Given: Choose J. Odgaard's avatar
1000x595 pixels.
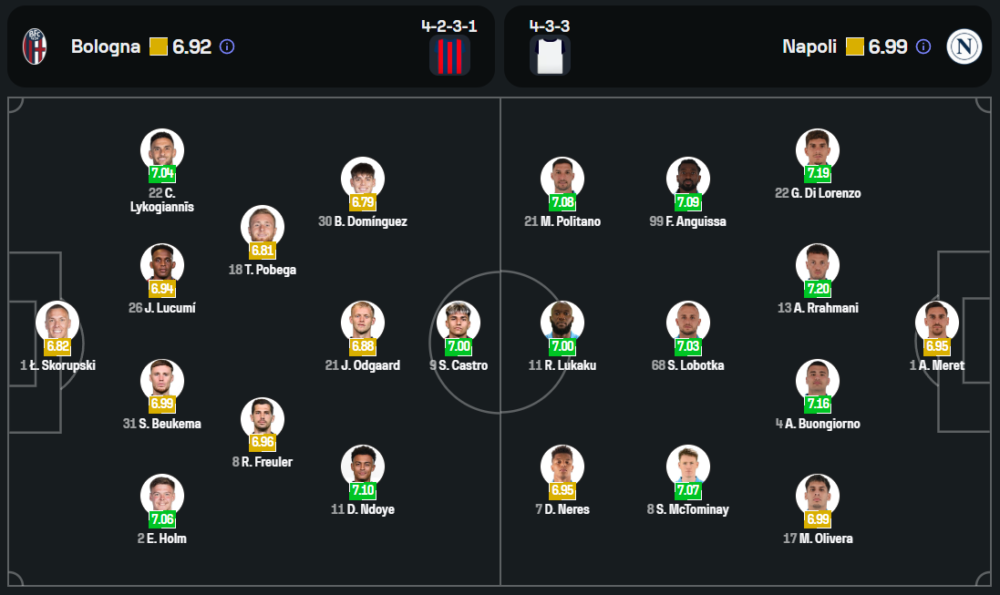Looking at the screenshot, I should [x=362, y=323].
